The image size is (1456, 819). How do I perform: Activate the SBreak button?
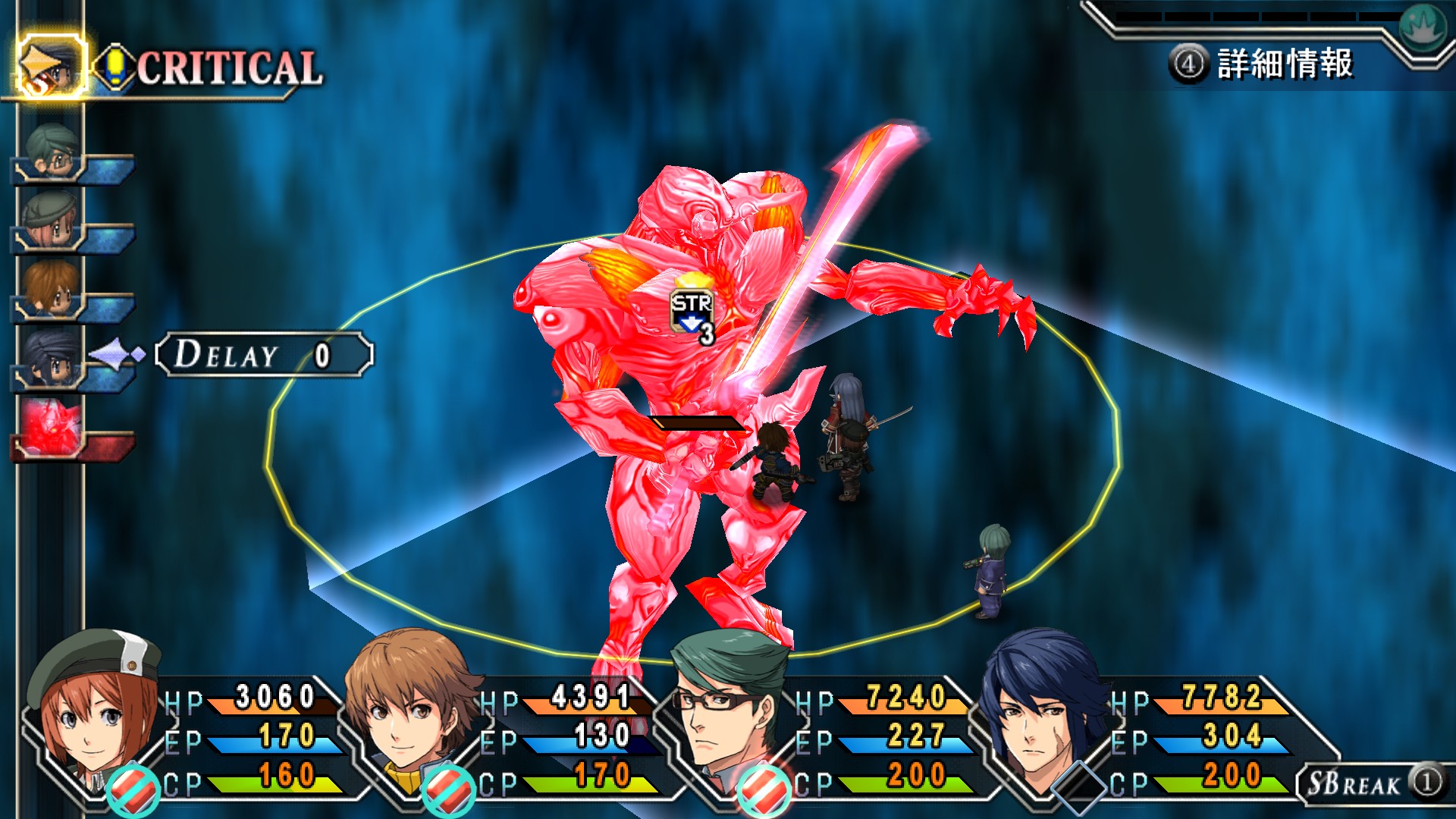tap(1371, 783)
